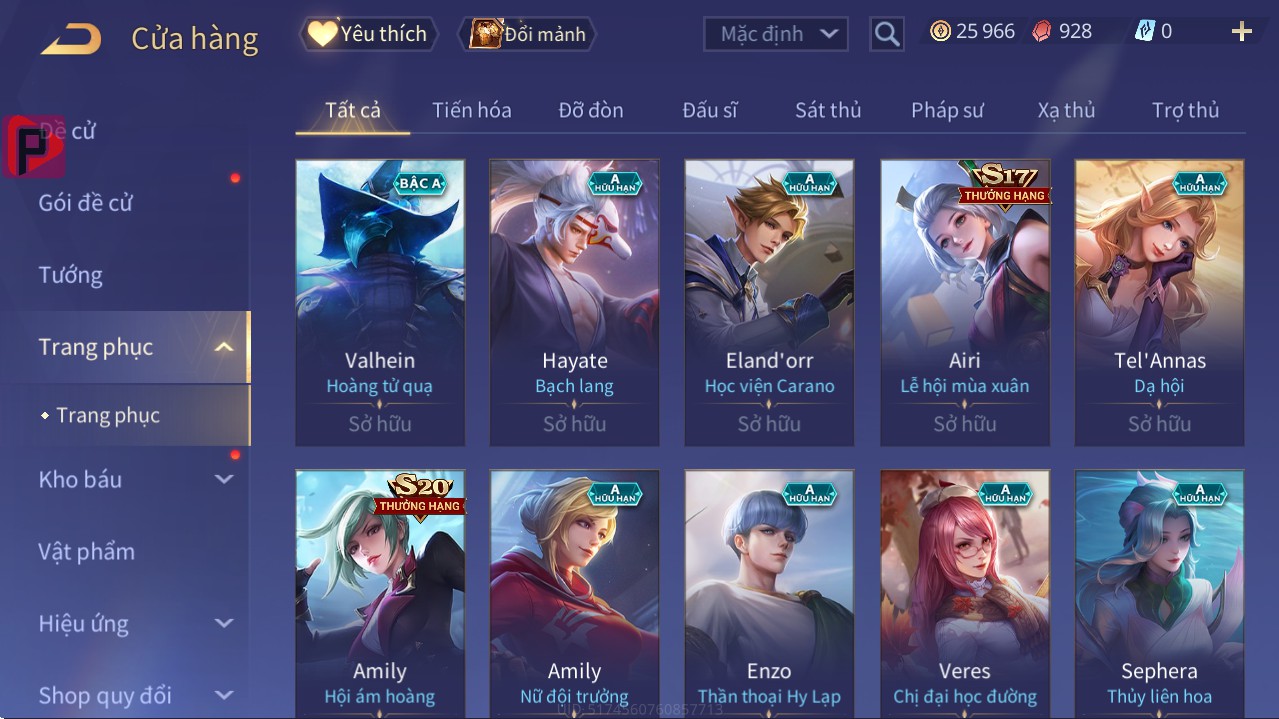Open the Vật phẩm menu entry
Viewport: 1279px width, 719px height.
click(x=86, y=552)
